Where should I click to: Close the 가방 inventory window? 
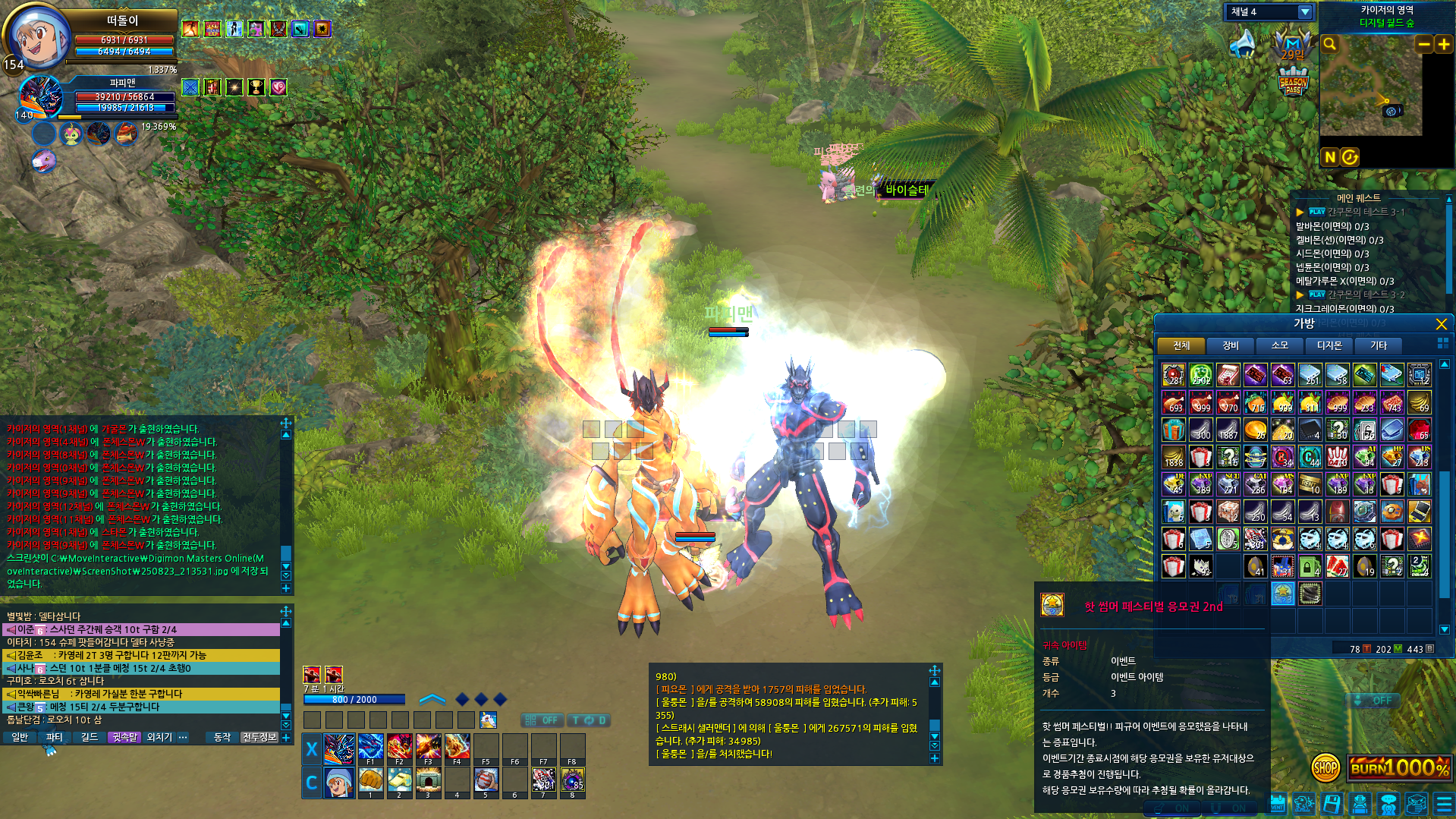click(x=1441, y=324)
